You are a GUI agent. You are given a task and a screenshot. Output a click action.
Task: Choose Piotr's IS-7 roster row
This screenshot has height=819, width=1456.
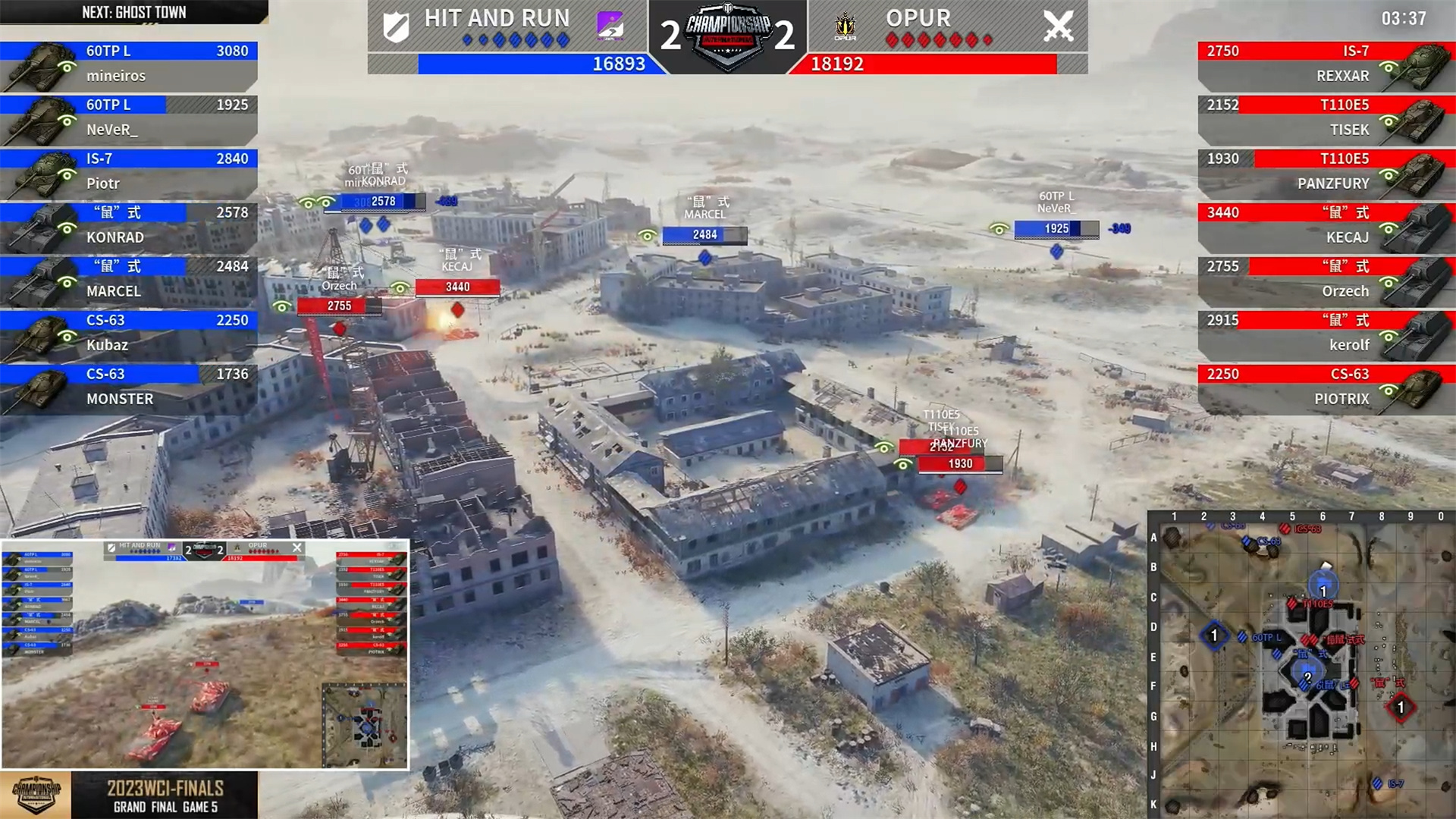(129, 172)
